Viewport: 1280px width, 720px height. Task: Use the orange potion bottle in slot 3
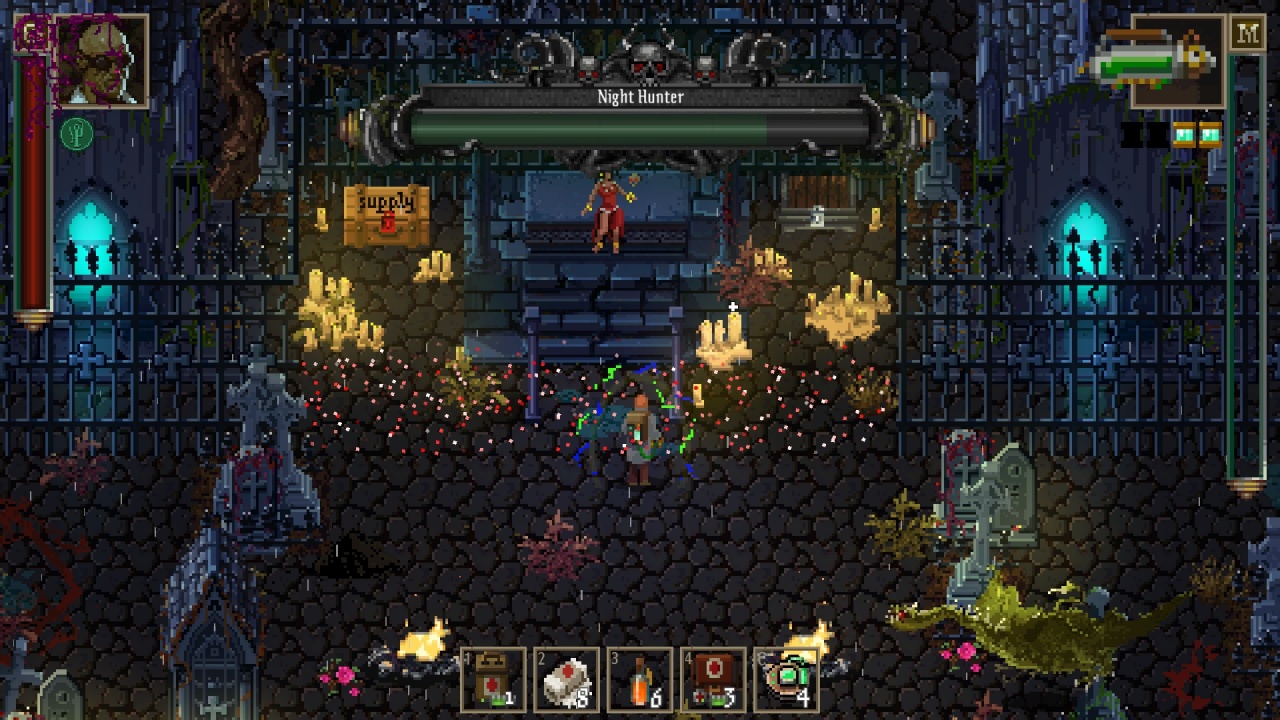tap(641, 680)
